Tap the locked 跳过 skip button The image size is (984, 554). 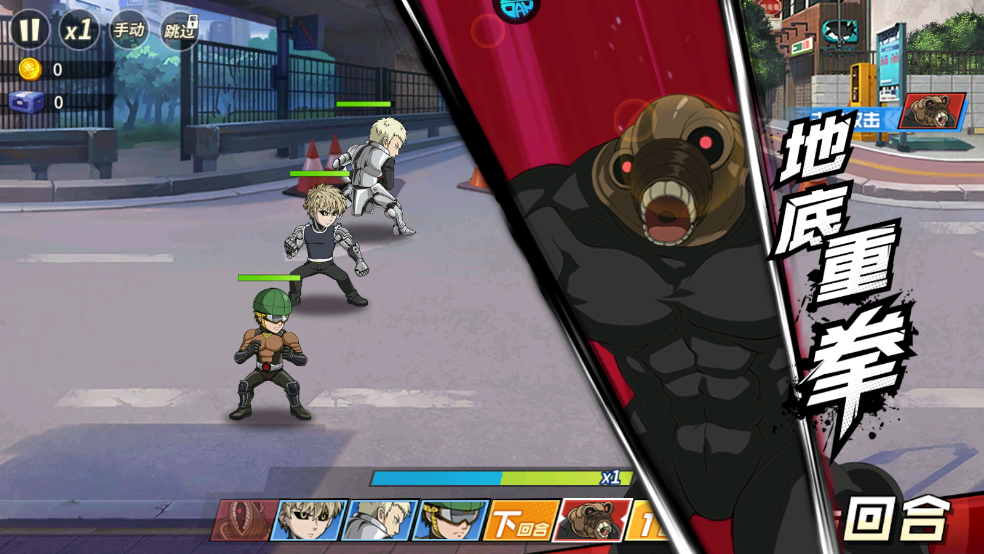point(179,30)
